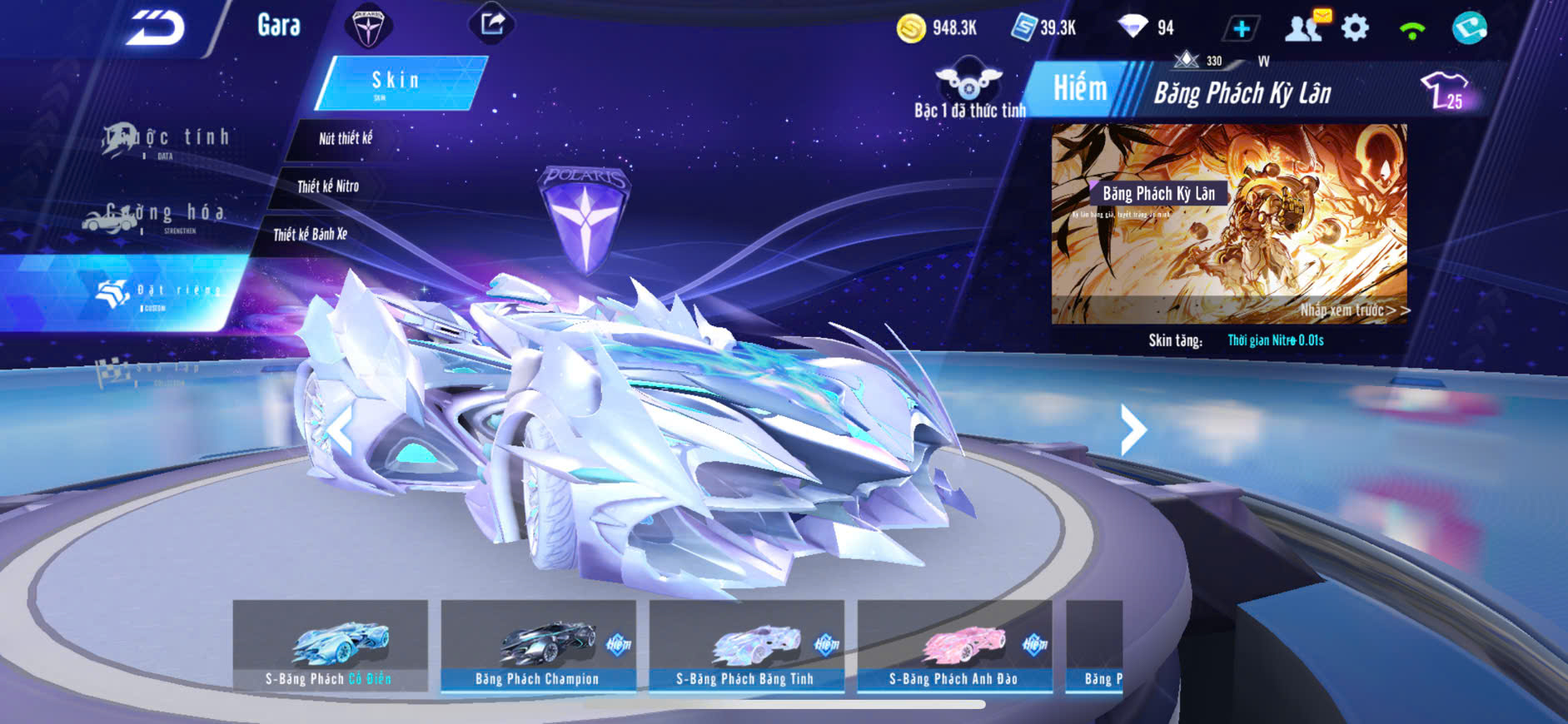Select Thiết kế Nitro option

coord(328,186)
